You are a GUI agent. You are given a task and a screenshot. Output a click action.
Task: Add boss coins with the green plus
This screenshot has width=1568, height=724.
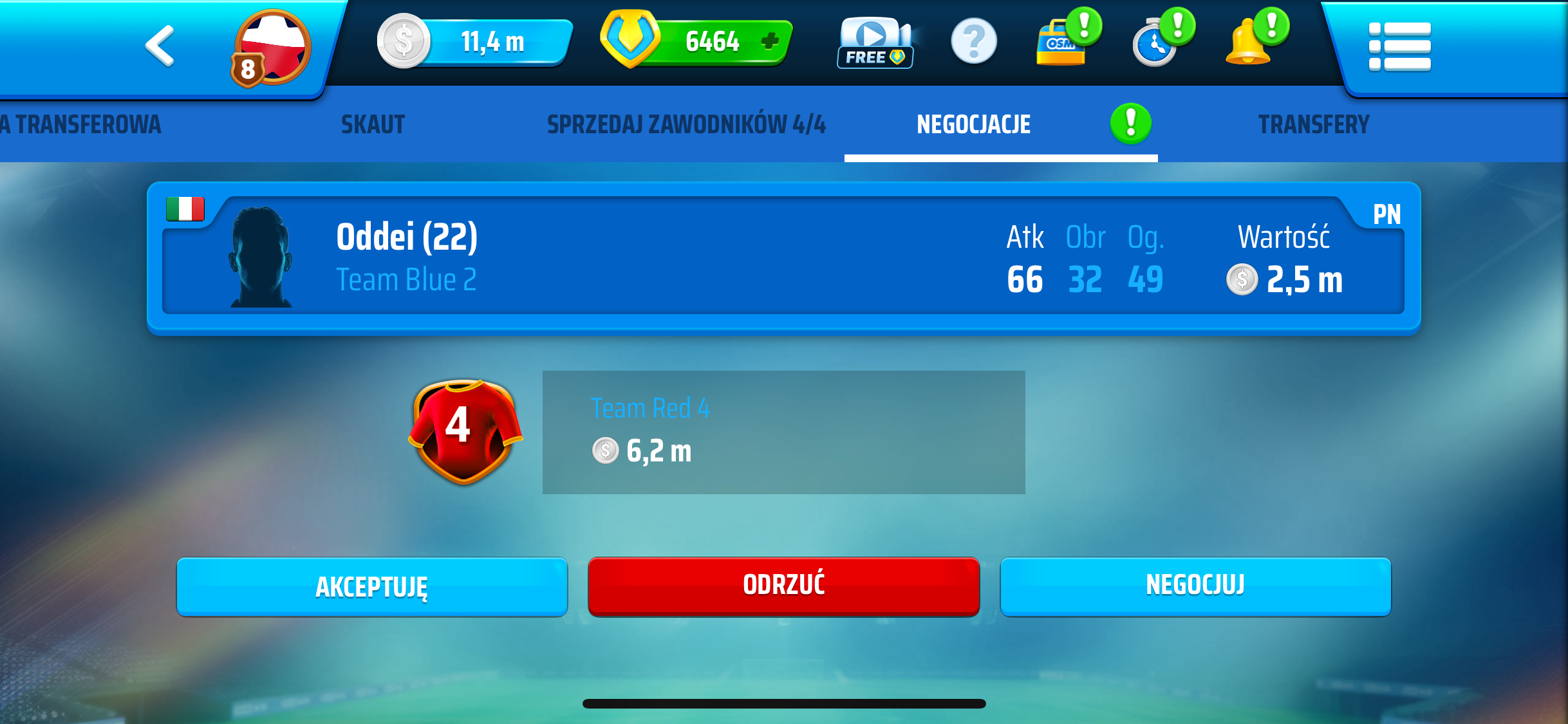(769, 42)
